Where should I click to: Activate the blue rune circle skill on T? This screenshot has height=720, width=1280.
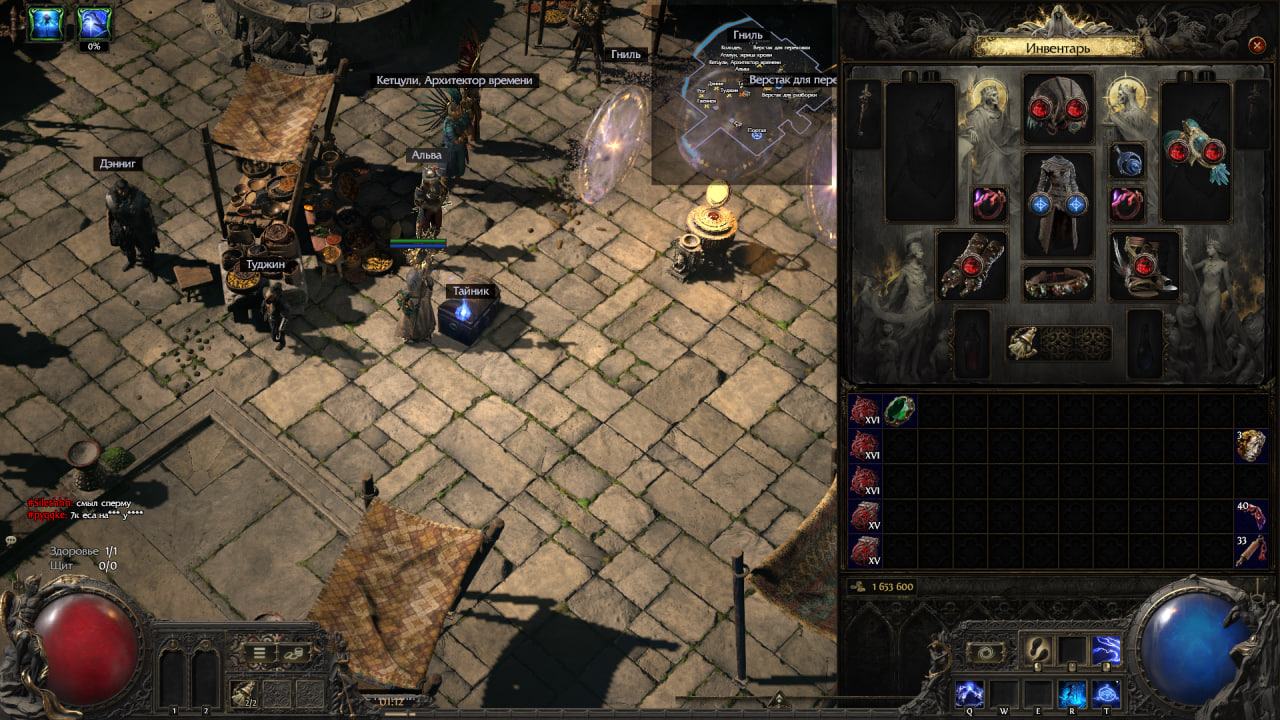(x=1106, y=693)
